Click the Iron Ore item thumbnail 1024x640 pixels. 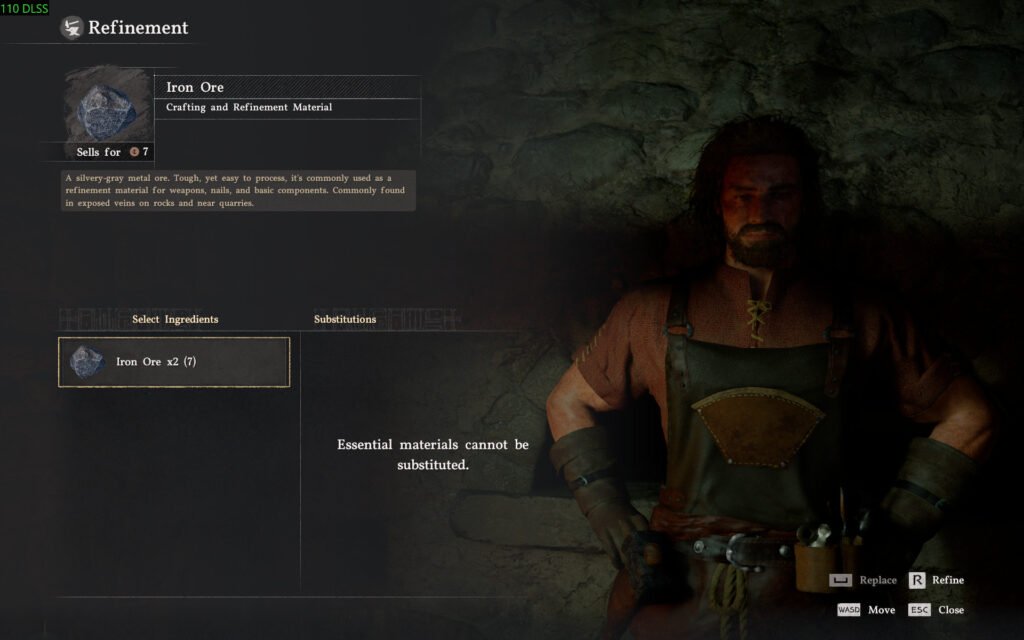(x=108, y=105)
